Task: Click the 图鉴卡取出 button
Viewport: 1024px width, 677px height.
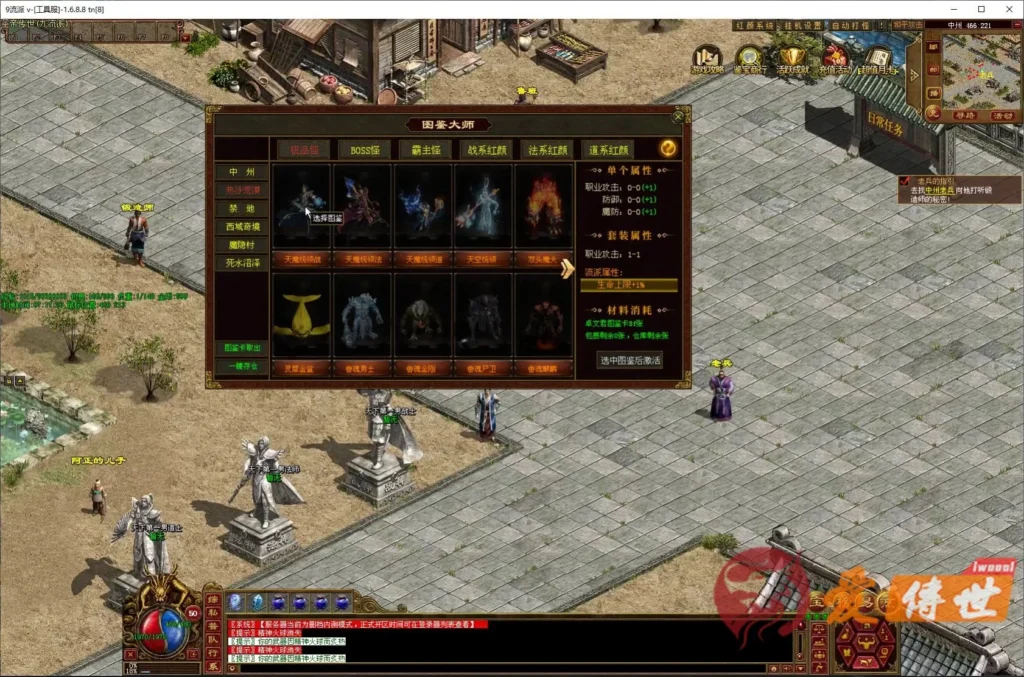Action: point(241,348)
